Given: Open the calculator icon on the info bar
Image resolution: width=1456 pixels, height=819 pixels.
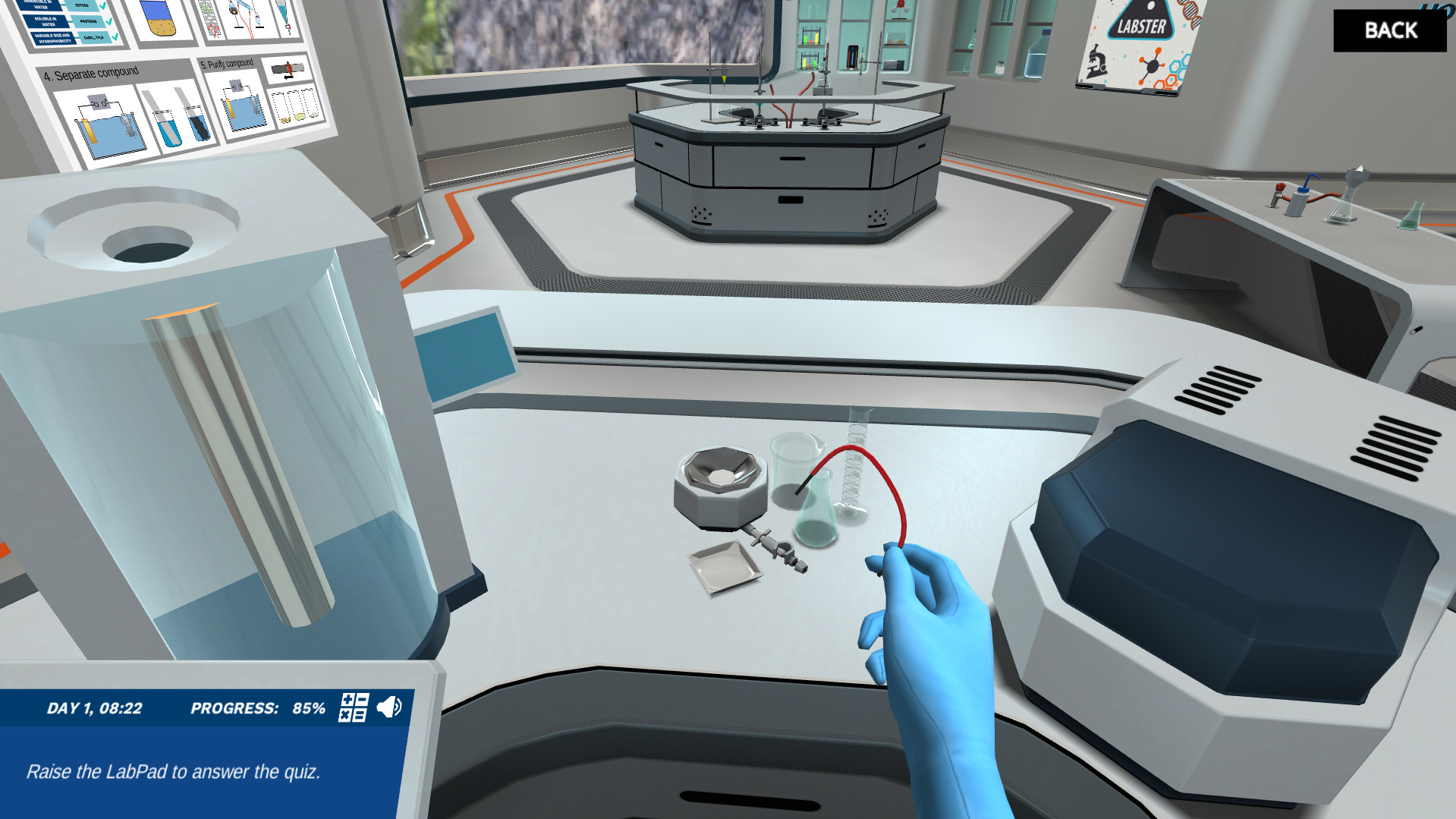Looking at the screenshot, I should (x=353, y=707).
